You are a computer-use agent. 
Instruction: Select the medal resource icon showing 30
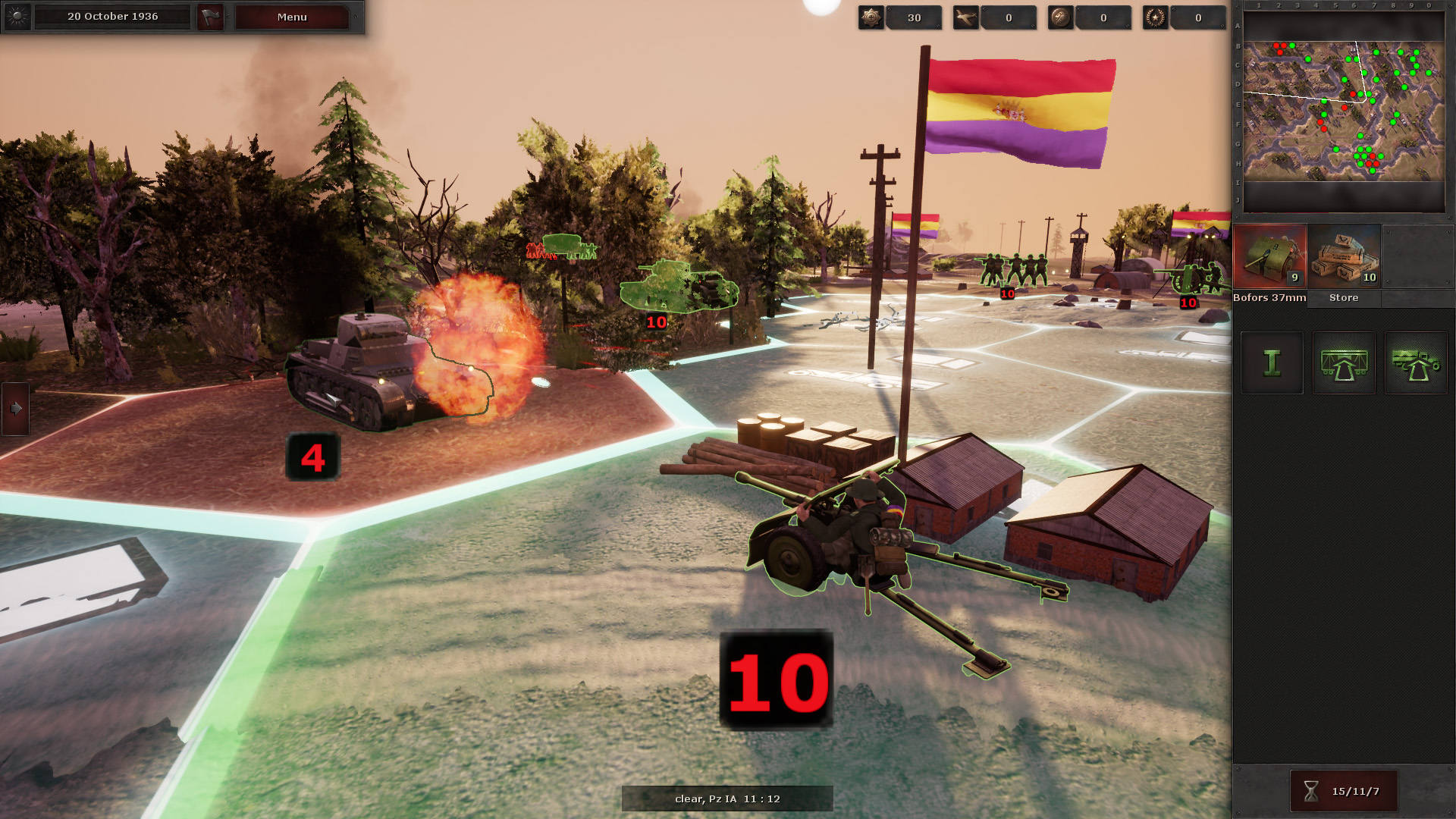point(871,17)
